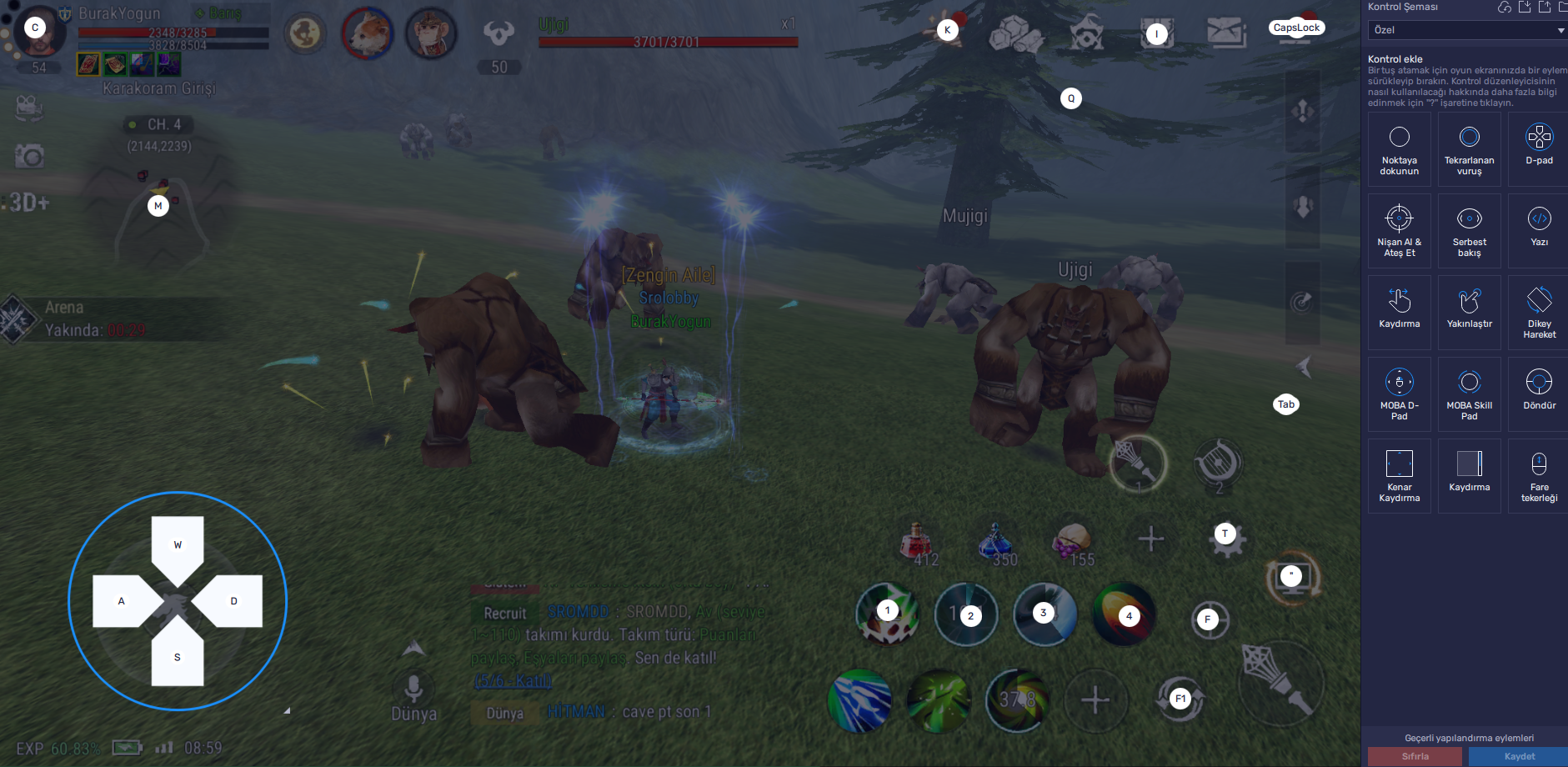Select the Tekrarlanan vuruş control
Image resolution: width=1568 pixels, height=767 pixels.
pos(1470,148)
